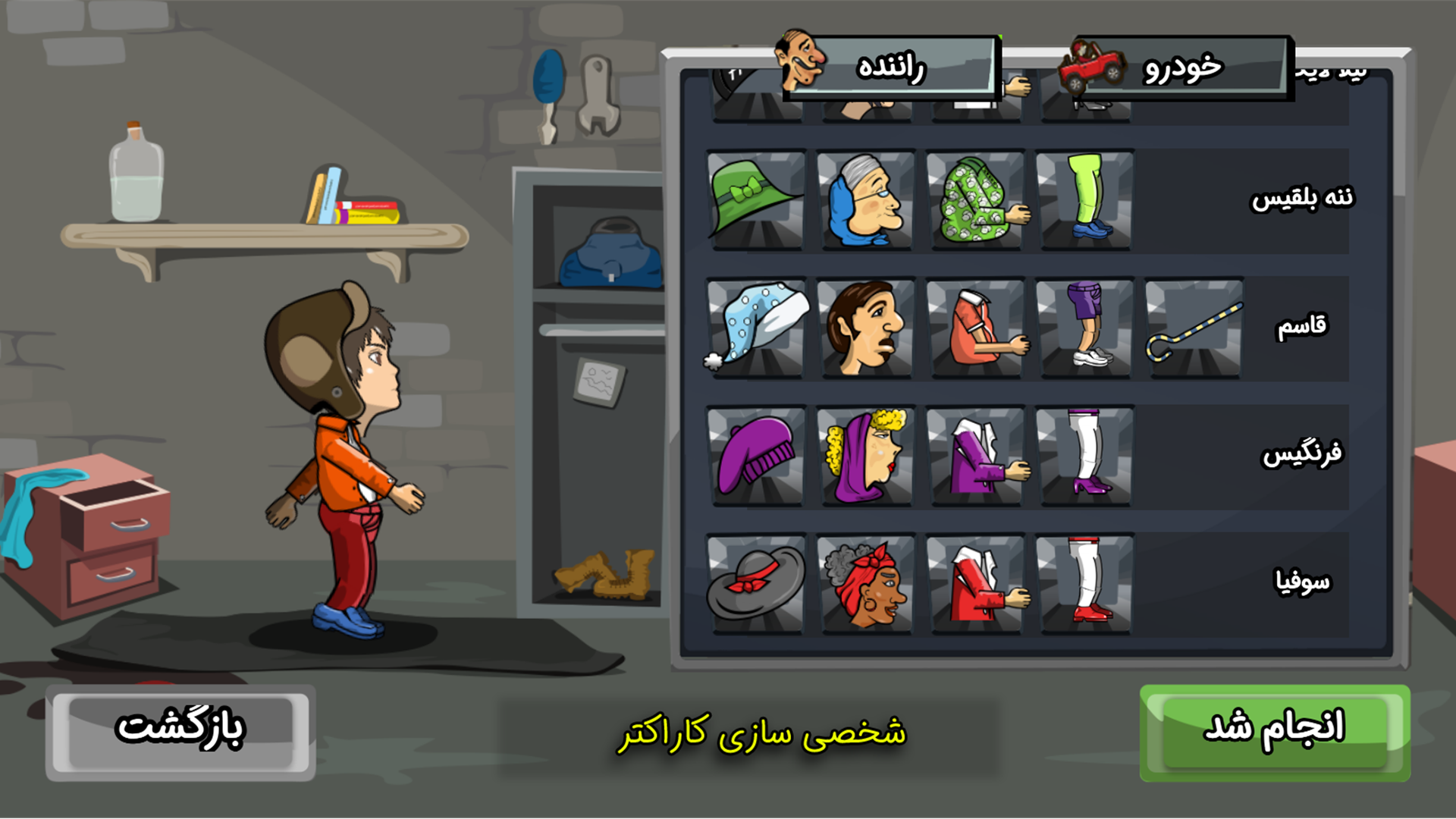This screenshot has height=819, width=1456.
Task: Choose Farangis's purple jacket
Action: tap(976, 455)
